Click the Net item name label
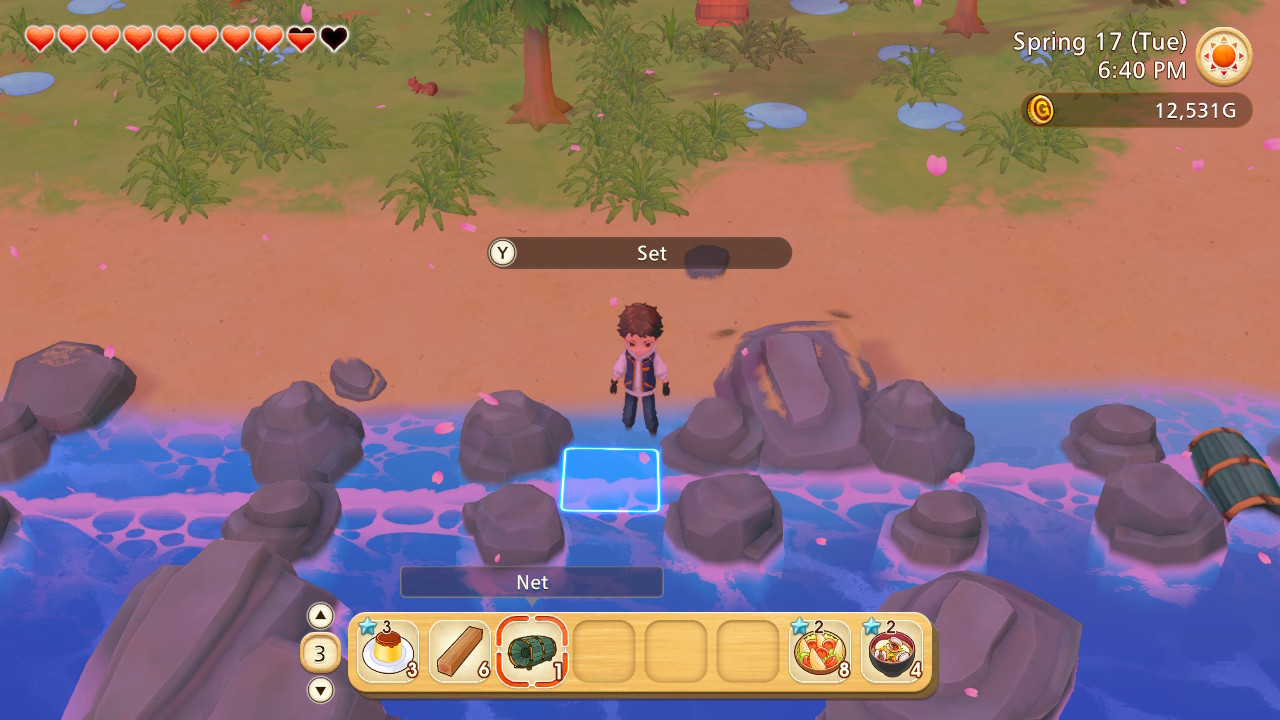The width and height of the screenshot is (1280, 720). click(x=532, y=582)
